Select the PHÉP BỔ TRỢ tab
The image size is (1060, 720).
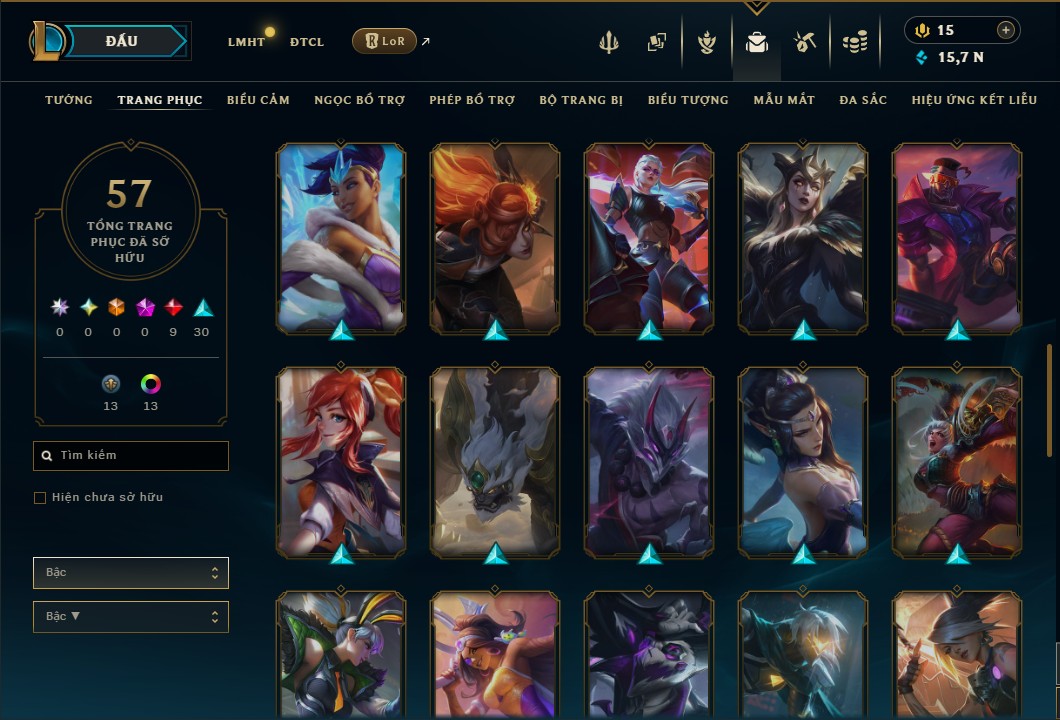[x=472, y=100]
